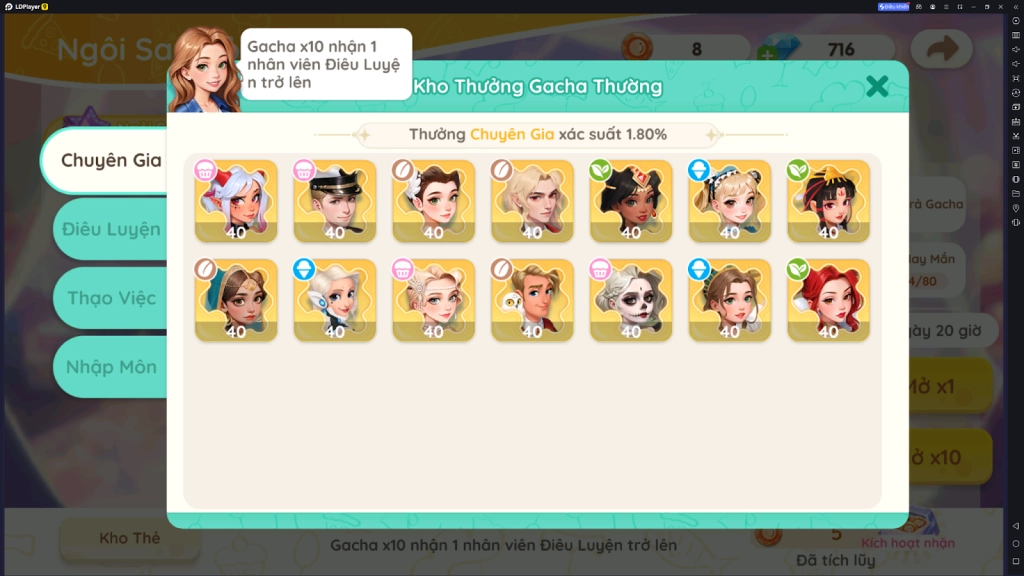This screenshot has width=1024, height=576.
Task: Pick the red-haired woman portrait
Action: point(829,300)
